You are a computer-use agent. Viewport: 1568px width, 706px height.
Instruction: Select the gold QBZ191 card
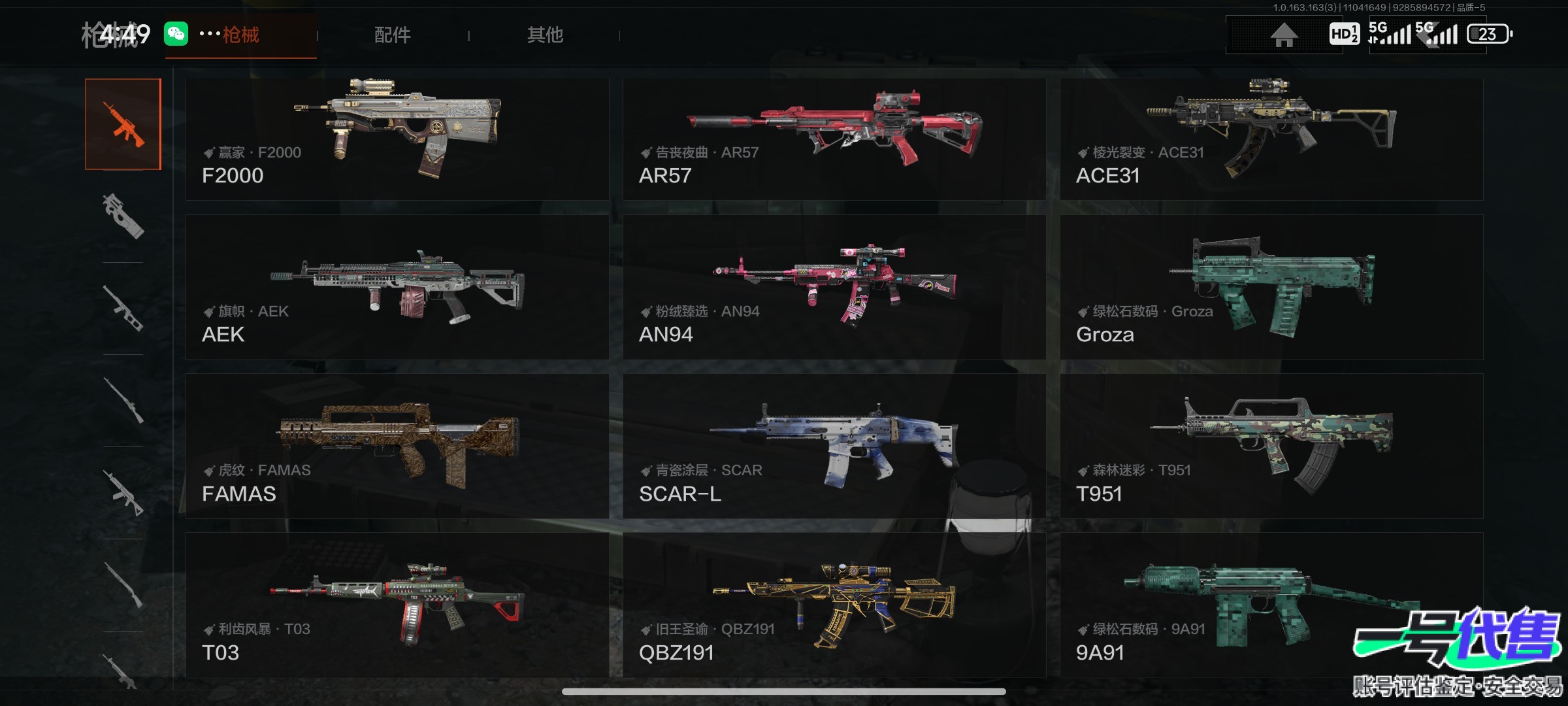[x=834, y=605]
